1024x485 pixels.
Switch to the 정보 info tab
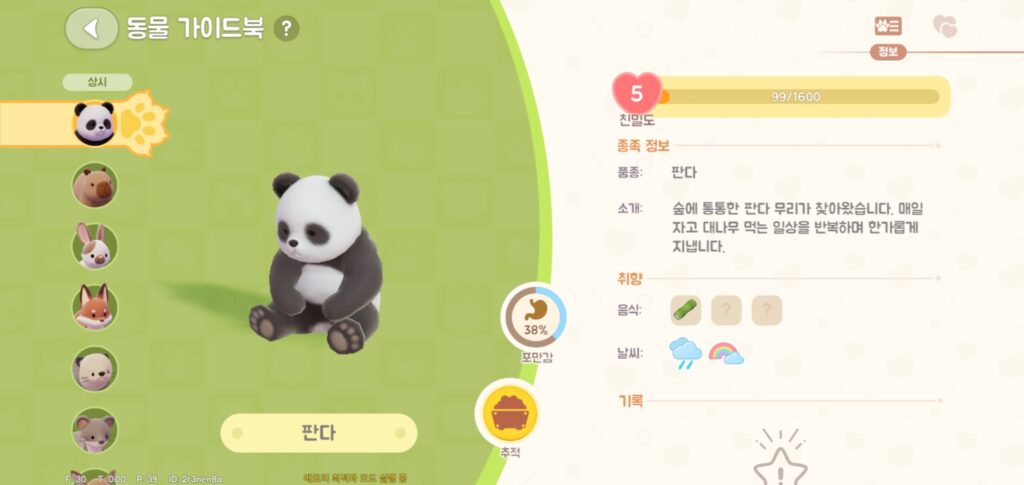pos(887,28)
